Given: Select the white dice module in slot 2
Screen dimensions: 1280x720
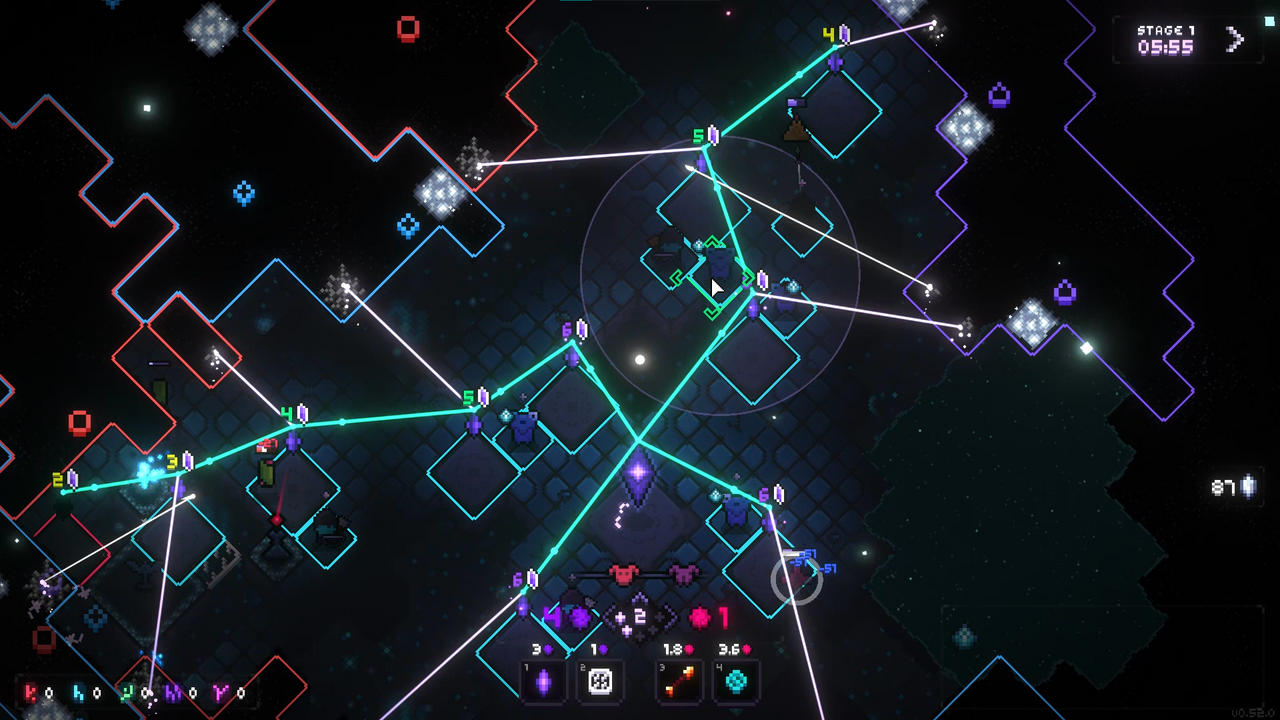Looking at the screenshot, I should click(600, 682).
